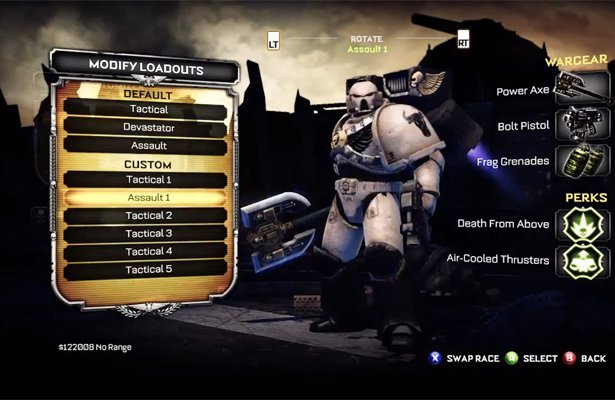615x400 pixels.
Task: Select custom loadout Tactical 3
Action: [x=148, y=234]
